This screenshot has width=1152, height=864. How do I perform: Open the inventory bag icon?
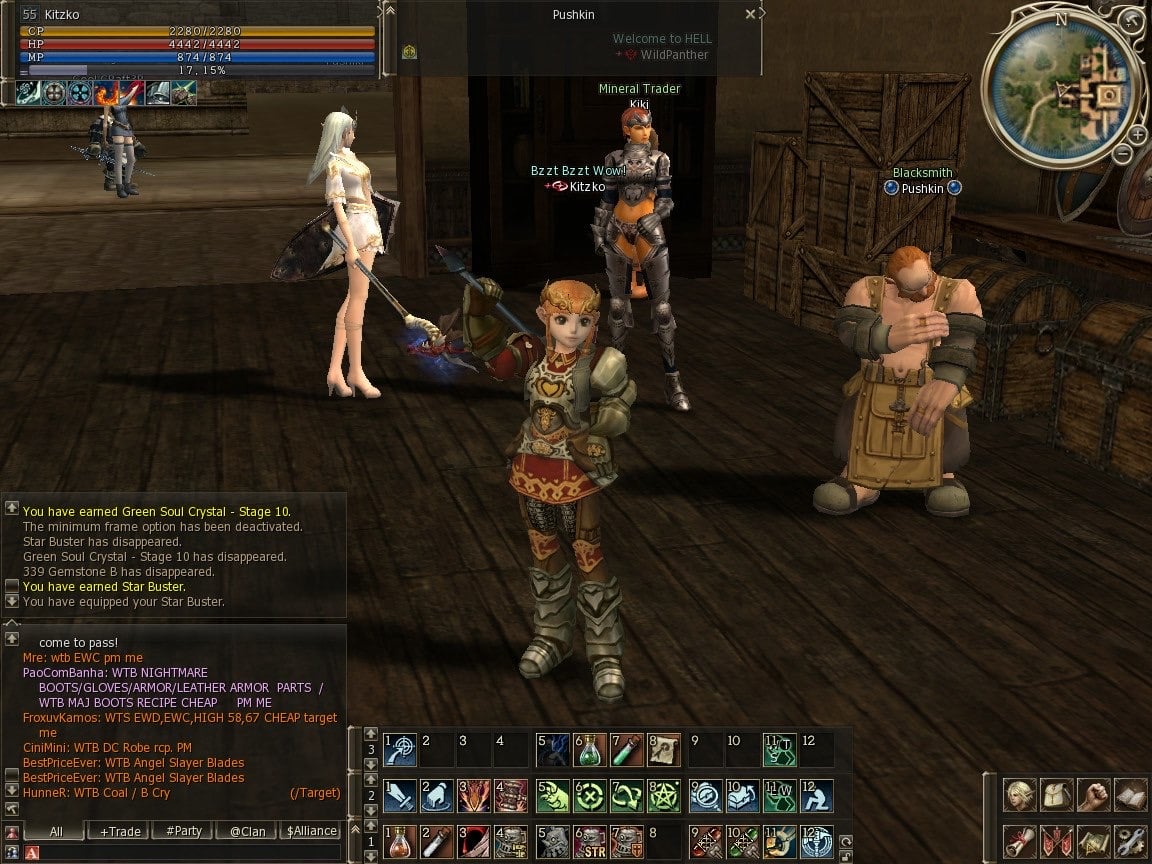coord(1057,795)
